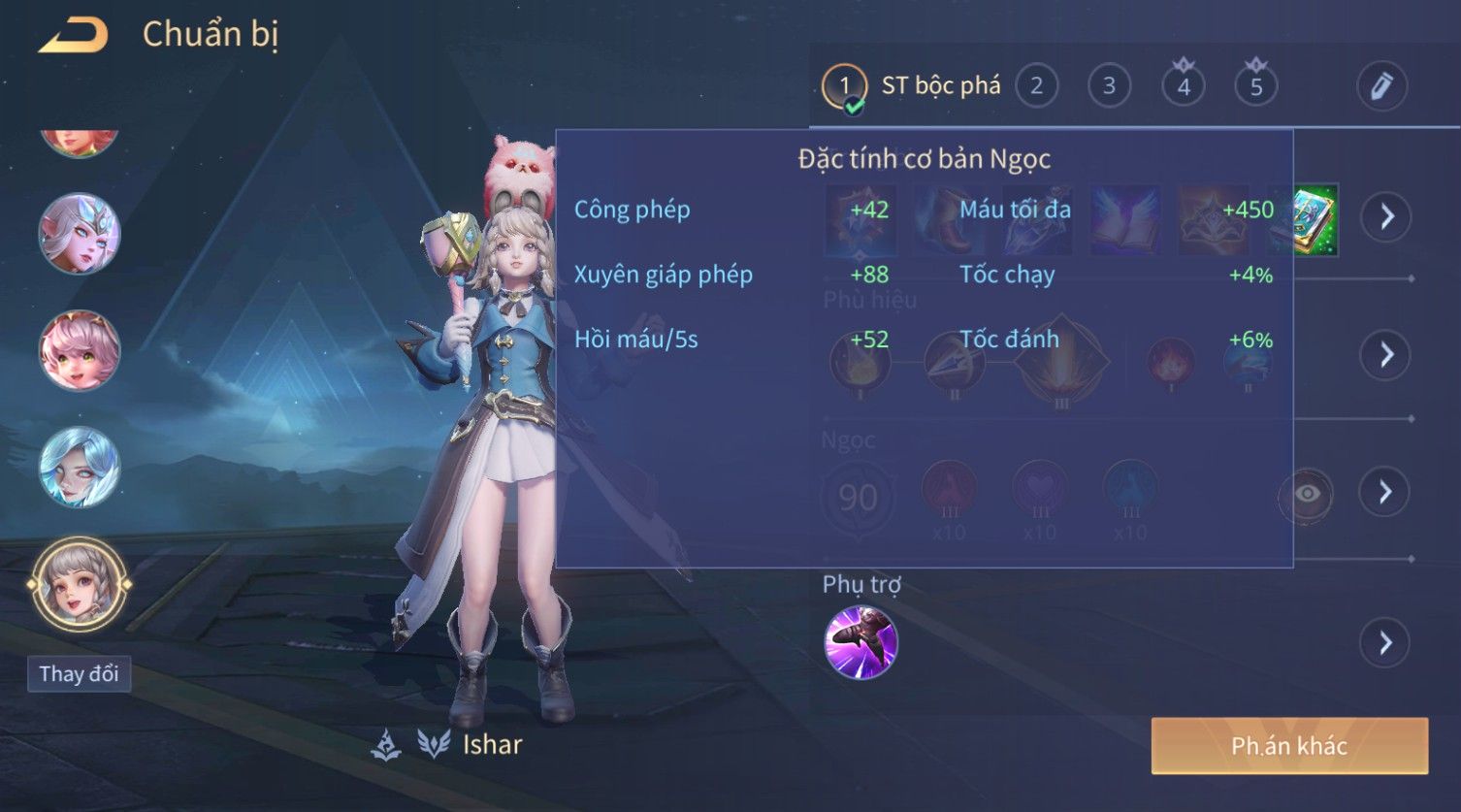Switch to preset slot 4
This screenshot has height=812, width=1461.
pos(1183,86)
